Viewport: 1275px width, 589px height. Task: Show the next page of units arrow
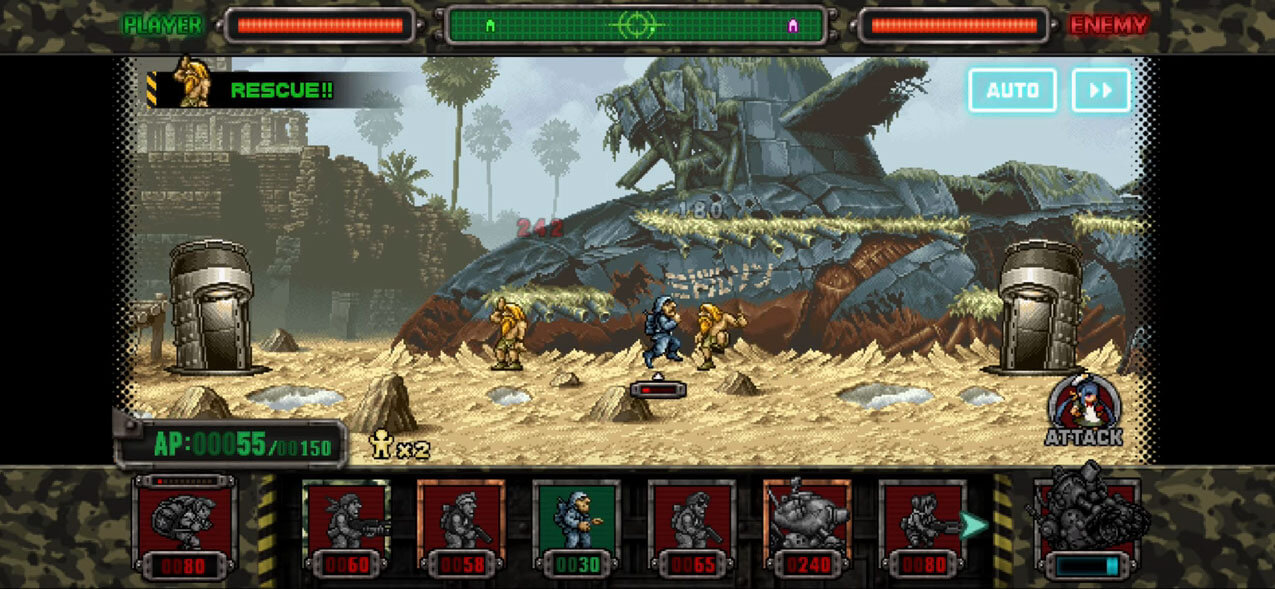point(974,524)
